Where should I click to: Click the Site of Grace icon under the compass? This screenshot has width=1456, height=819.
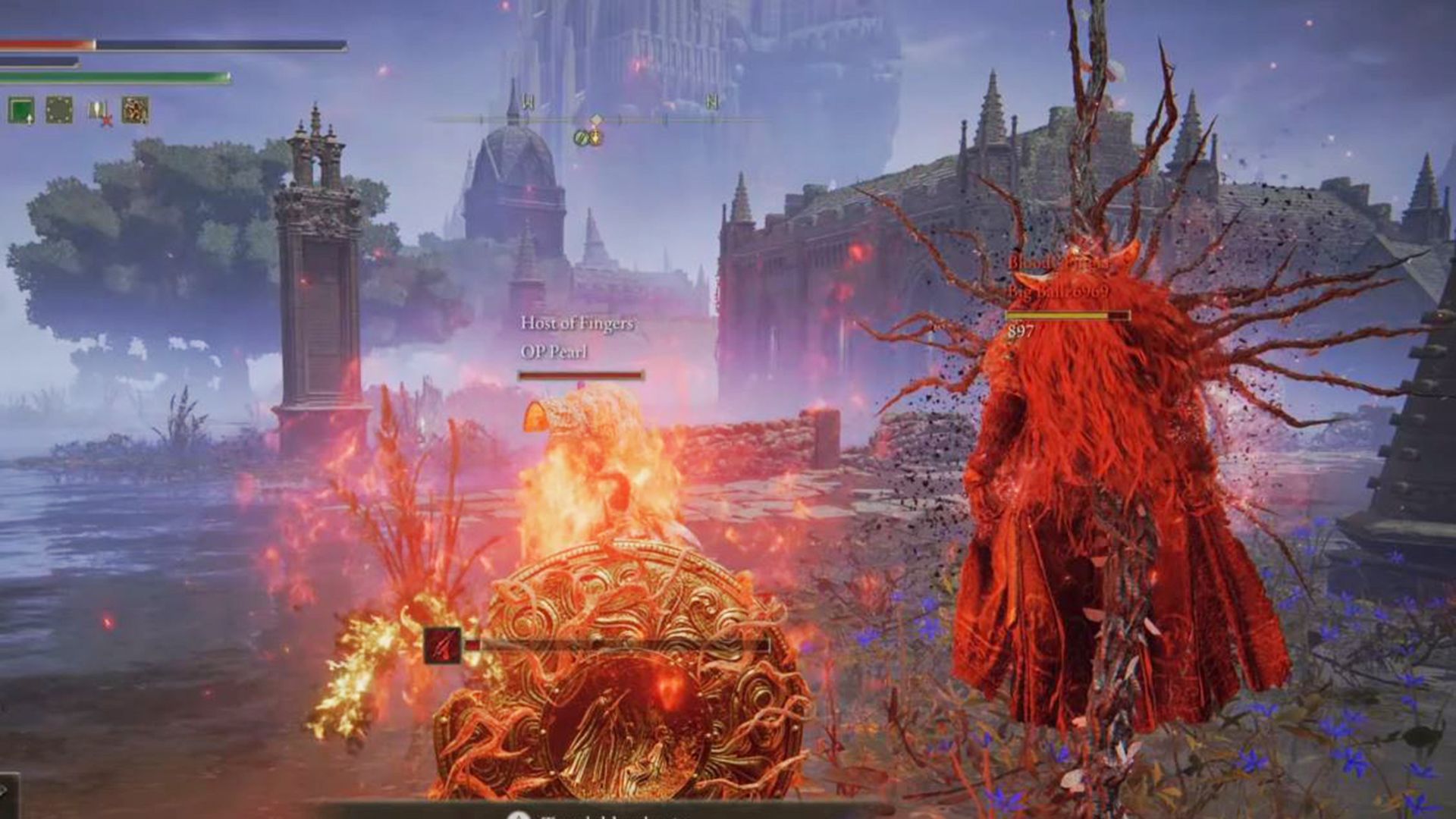point(581,138)
